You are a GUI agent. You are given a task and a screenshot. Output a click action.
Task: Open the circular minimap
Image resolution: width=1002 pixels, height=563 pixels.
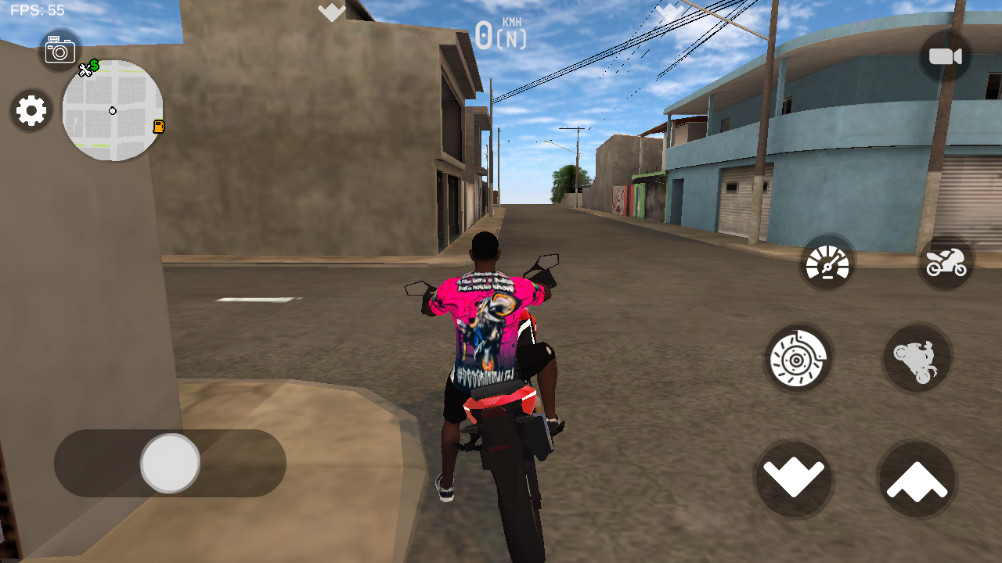[112, 110]
